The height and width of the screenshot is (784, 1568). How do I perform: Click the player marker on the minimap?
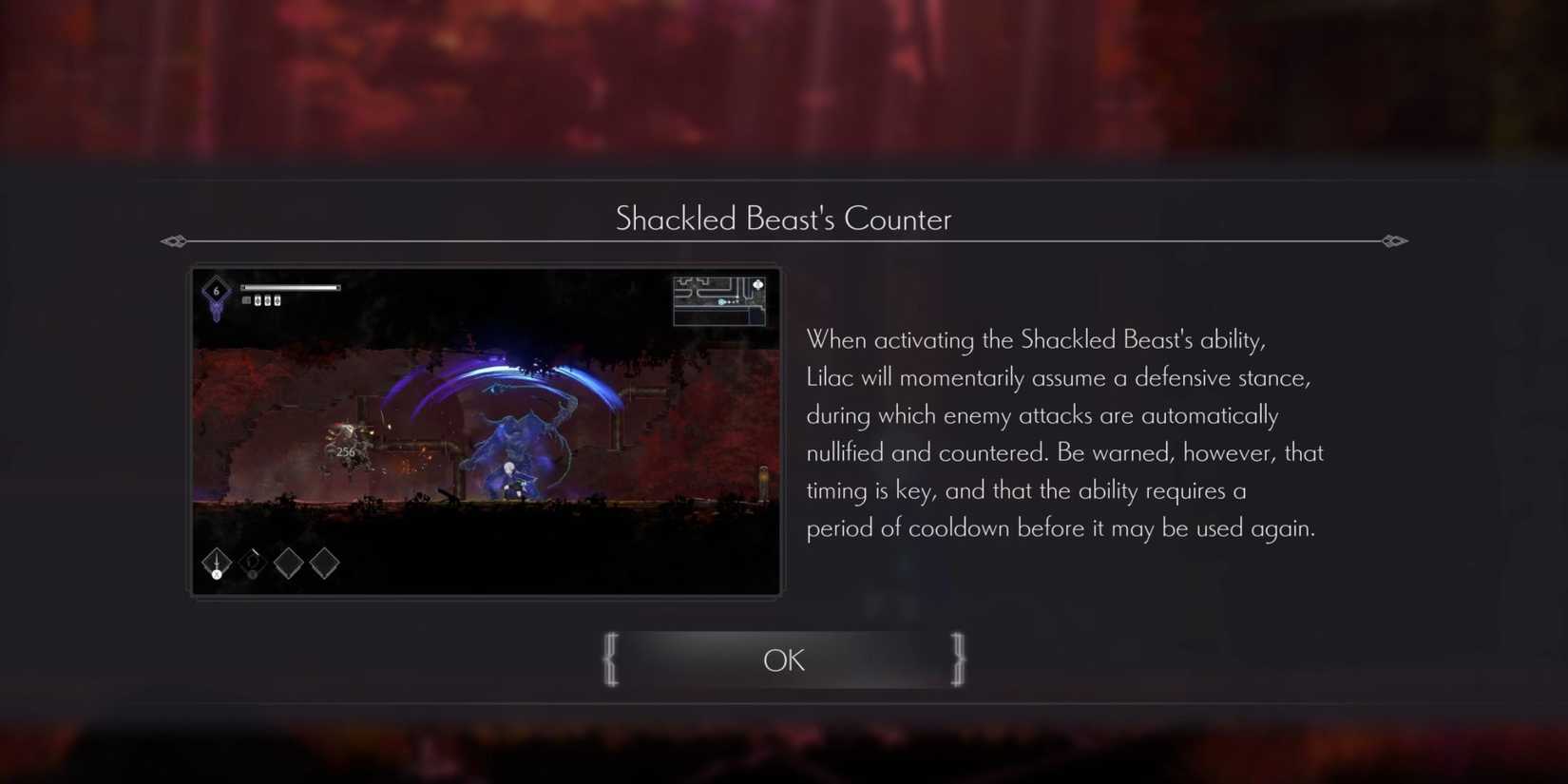coord(721,301)
